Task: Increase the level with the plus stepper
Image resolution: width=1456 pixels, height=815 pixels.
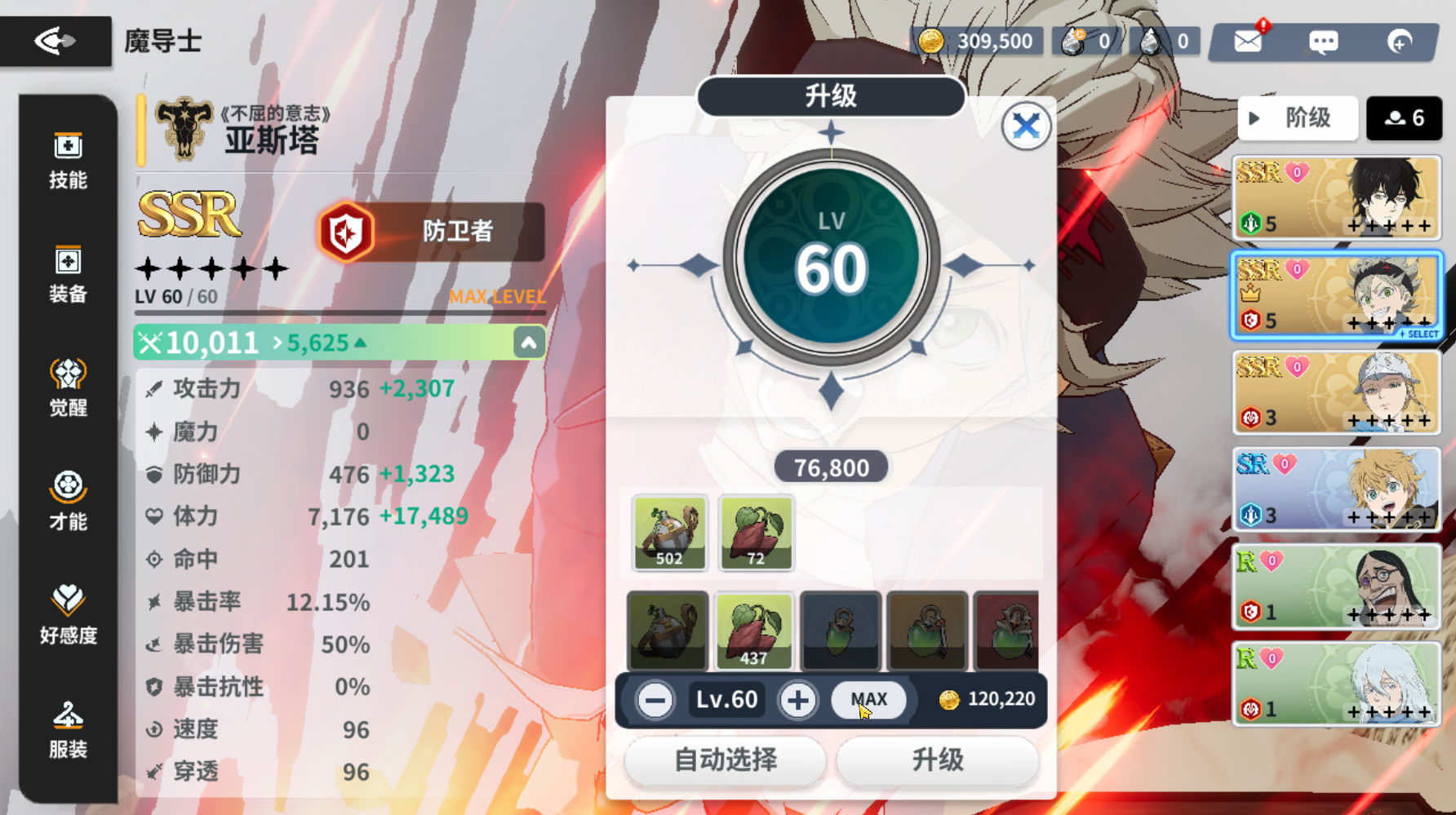Action: 798,699
